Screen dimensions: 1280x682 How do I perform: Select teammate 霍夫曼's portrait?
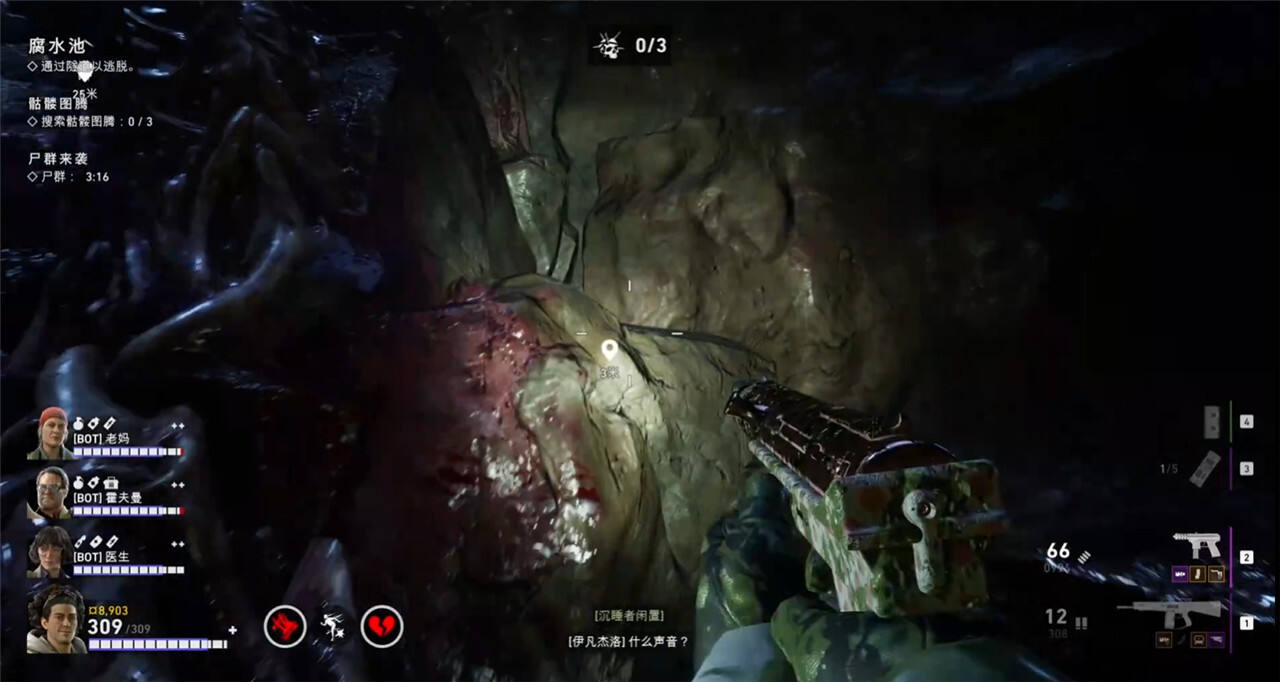(x=50, y=492)
